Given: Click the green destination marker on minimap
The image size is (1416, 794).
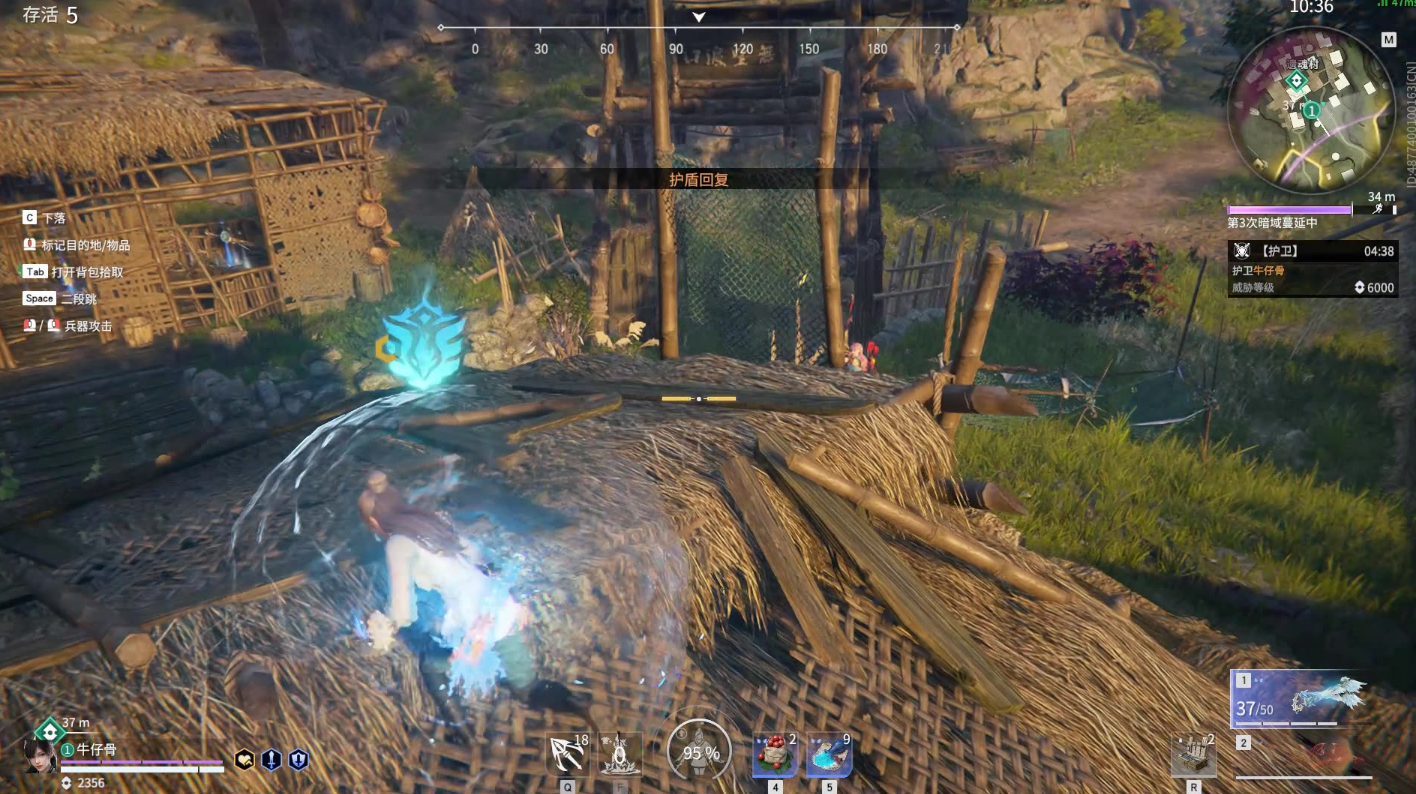Looking at the screenshot, I should tap(1296, 80).
